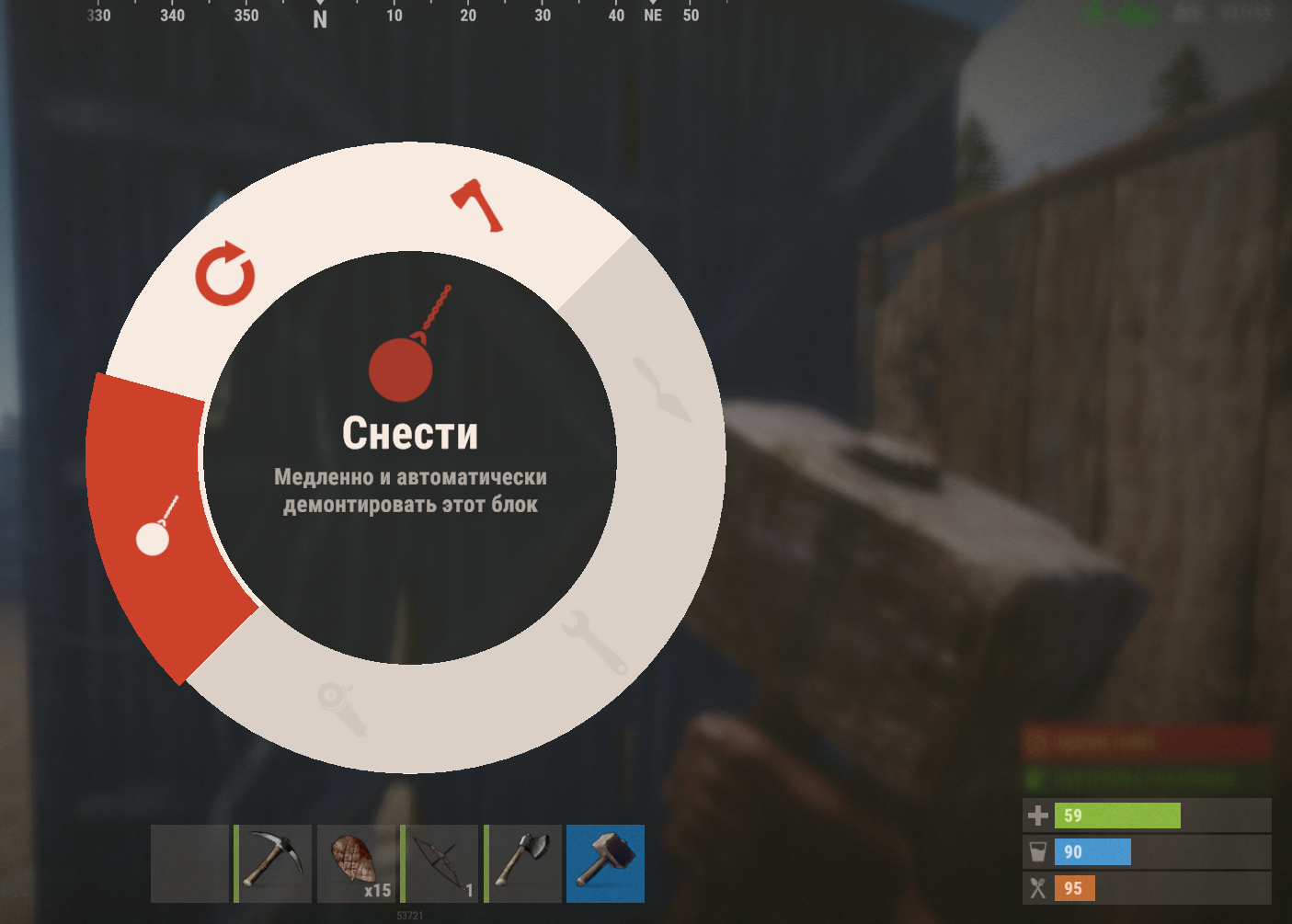Click the raw meat stack showing x15
Screen dimensions: 1292x924
pyautogui.click(x=356, y=862)
